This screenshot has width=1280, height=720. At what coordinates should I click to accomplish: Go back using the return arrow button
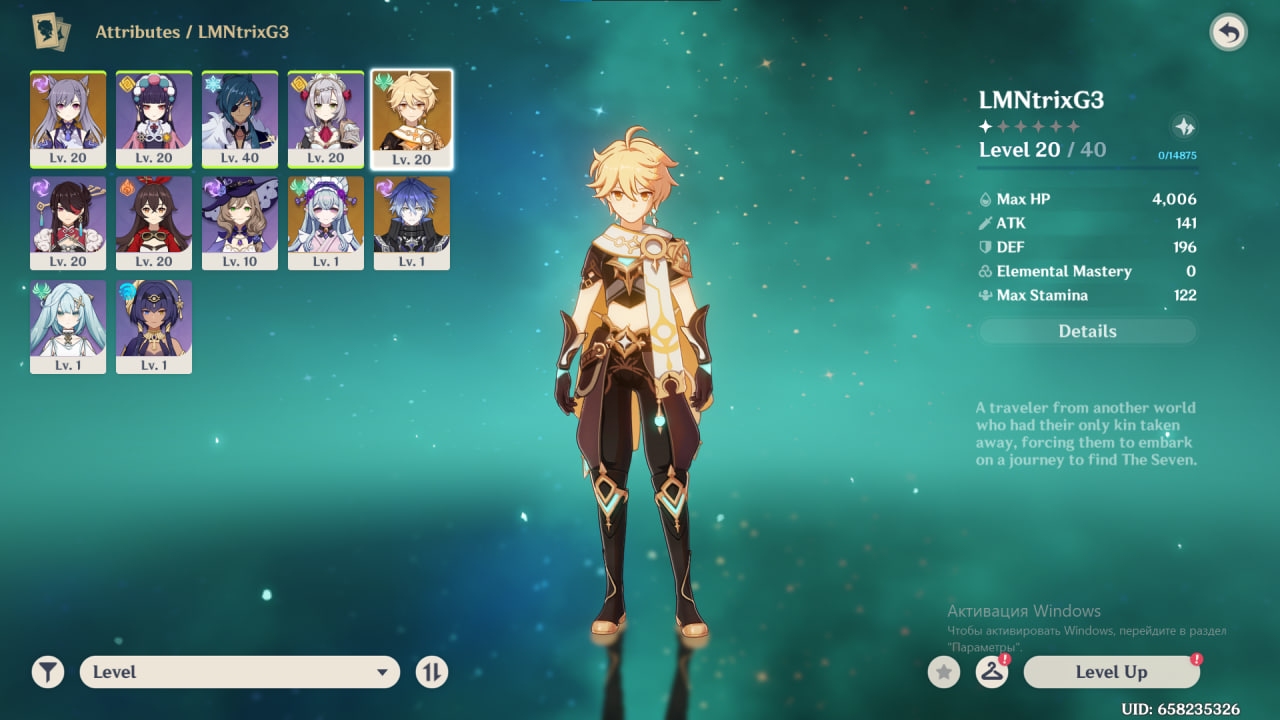tap(1228, 33)
